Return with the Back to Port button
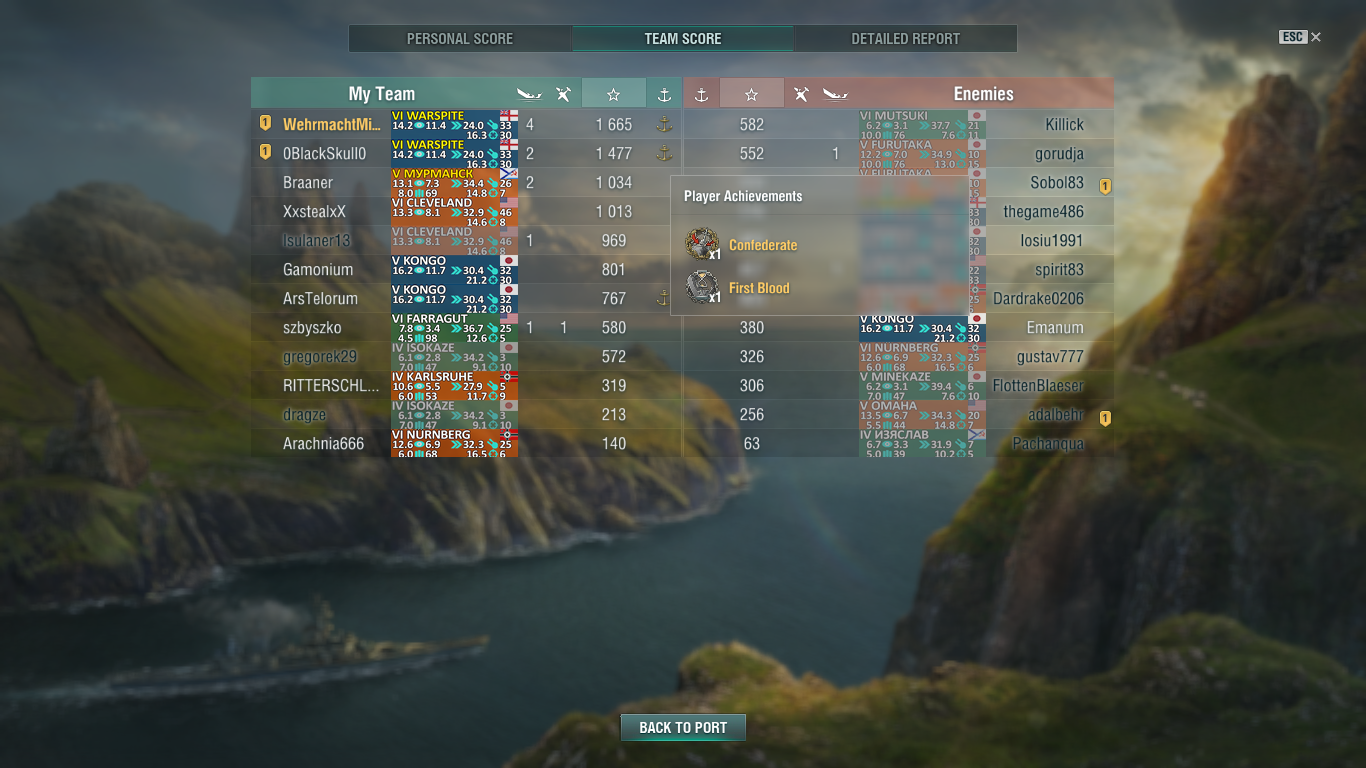Image resolution: width=1366 pixels, height=768 pixels. pos(683,727)
